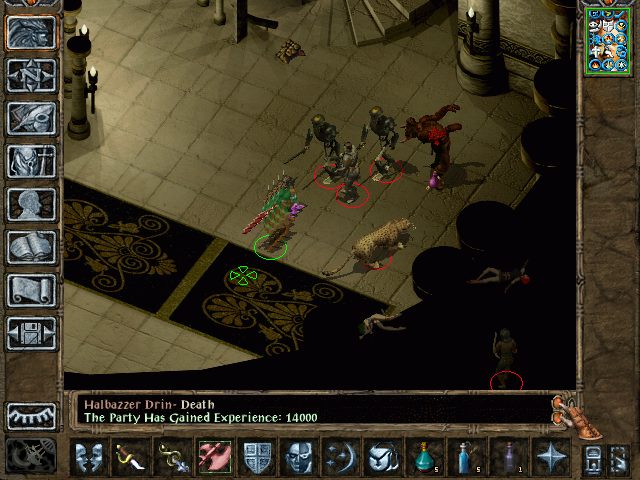Click the crescent moon and stars button
Viewport: 640px width, 480px height.
pyautogui.click(x=339, y=457)
